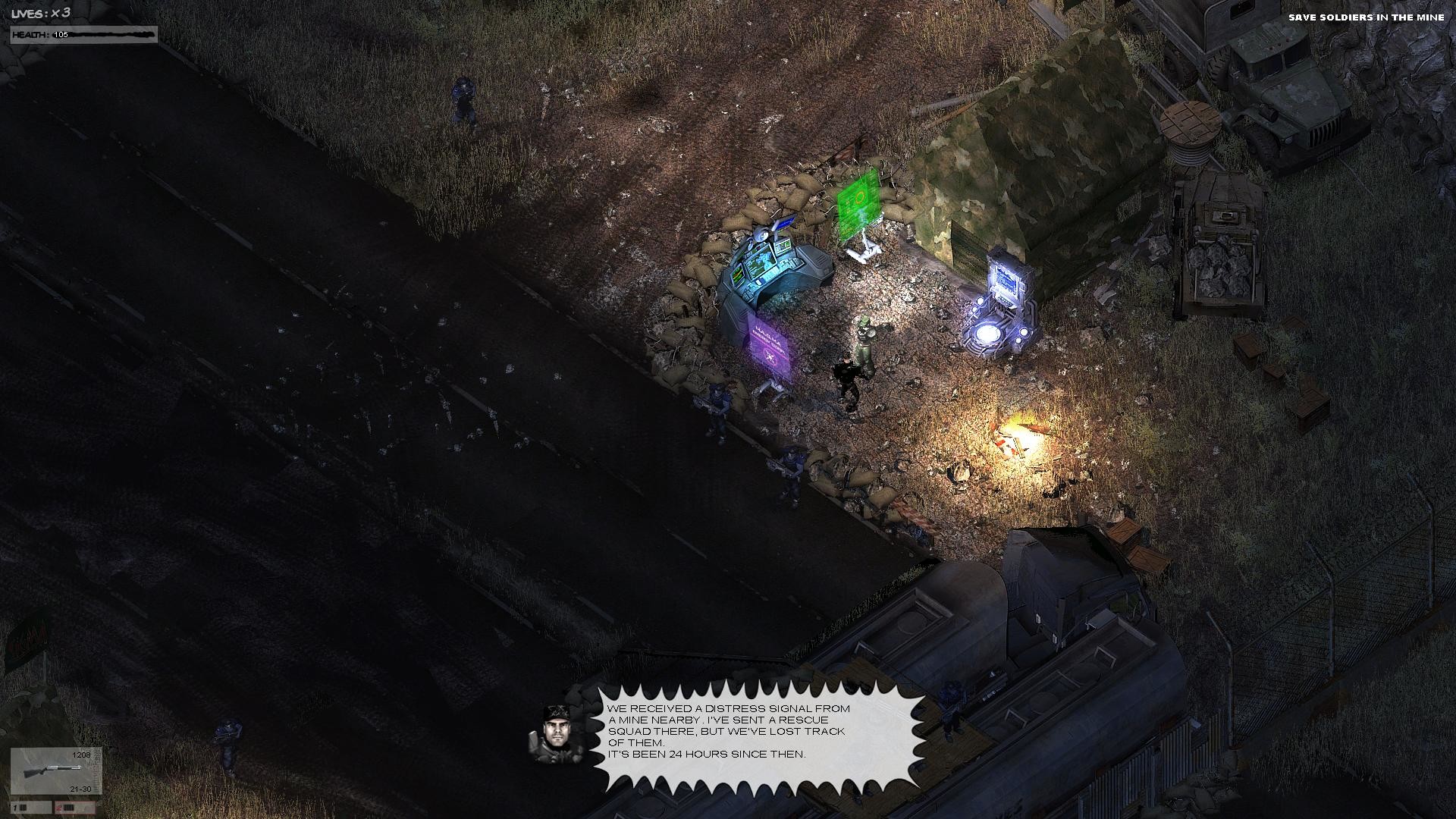Select the SAVE SOLDIERS IN THE MINE objective text
This screenshot has width=1456, height=819.
(x=1374, y=17)
